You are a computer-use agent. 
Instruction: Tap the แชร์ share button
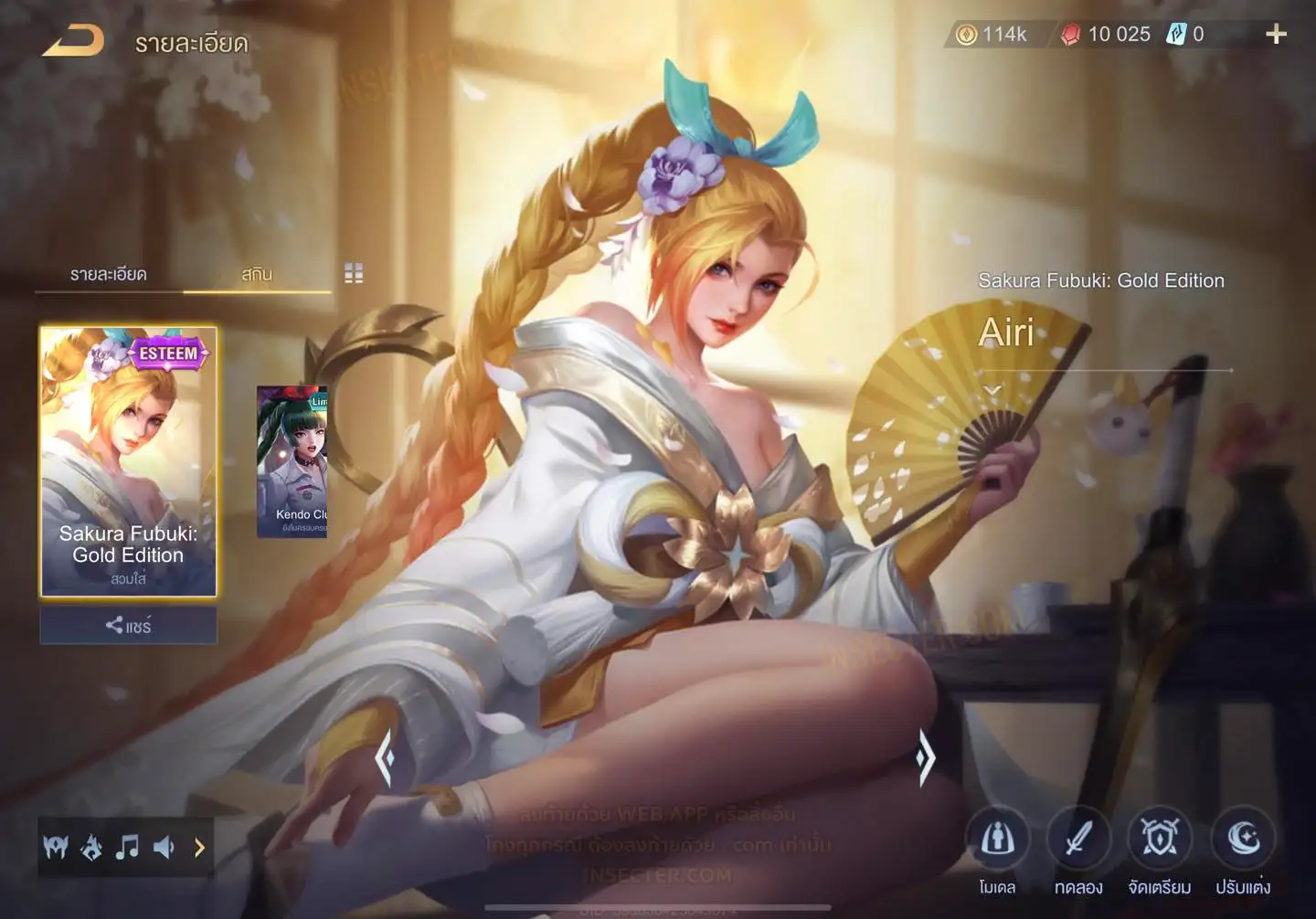pyautogui.click(x=128, y=626)
